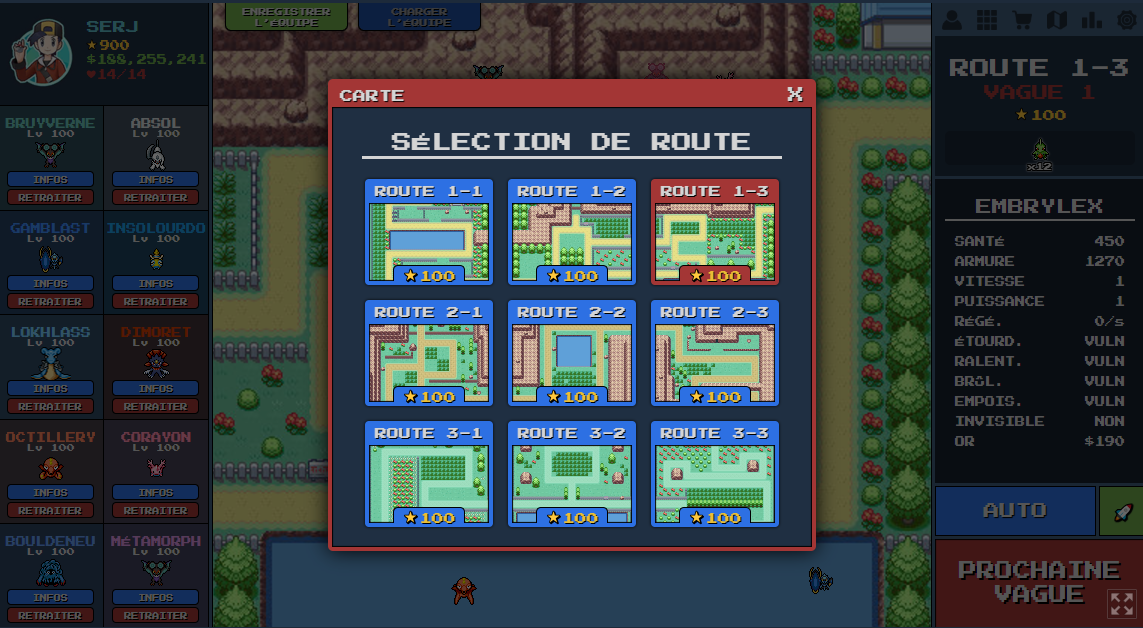Viewport: 1143px width, 628px height.
Task: Open the gear settings icon
Action: [1123, 20]
